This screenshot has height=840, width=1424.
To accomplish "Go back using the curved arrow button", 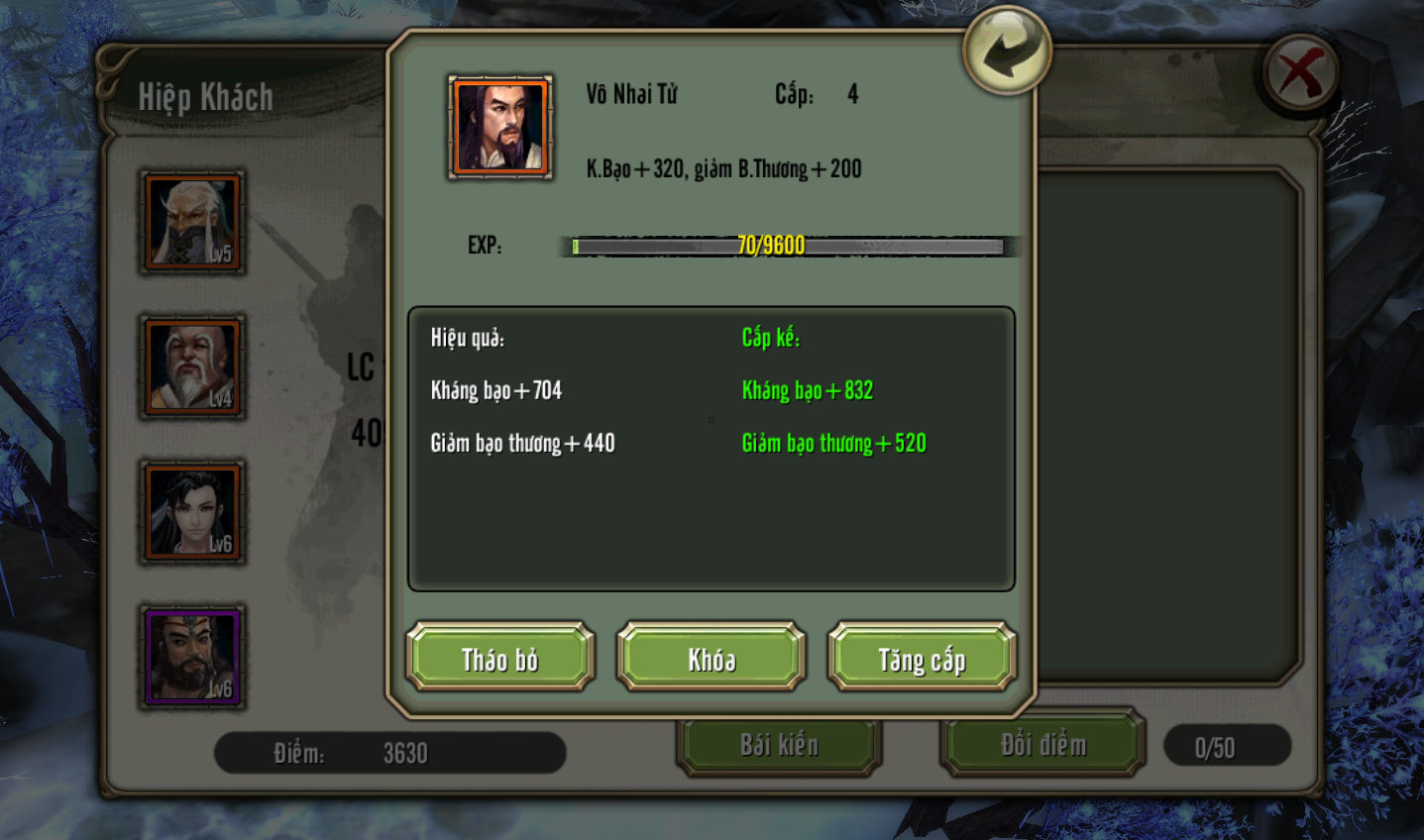I will click(x=1006, y=50).
